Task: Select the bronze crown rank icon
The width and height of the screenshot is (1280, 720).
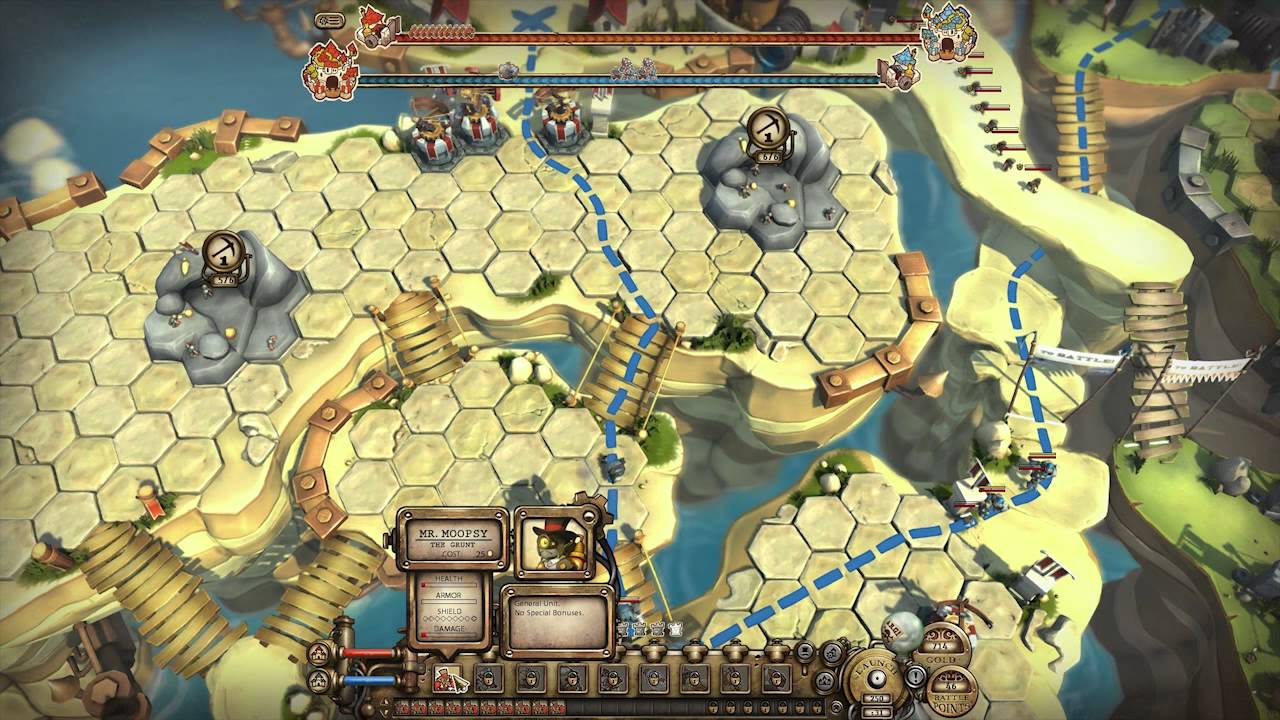Action: (622, 629)
